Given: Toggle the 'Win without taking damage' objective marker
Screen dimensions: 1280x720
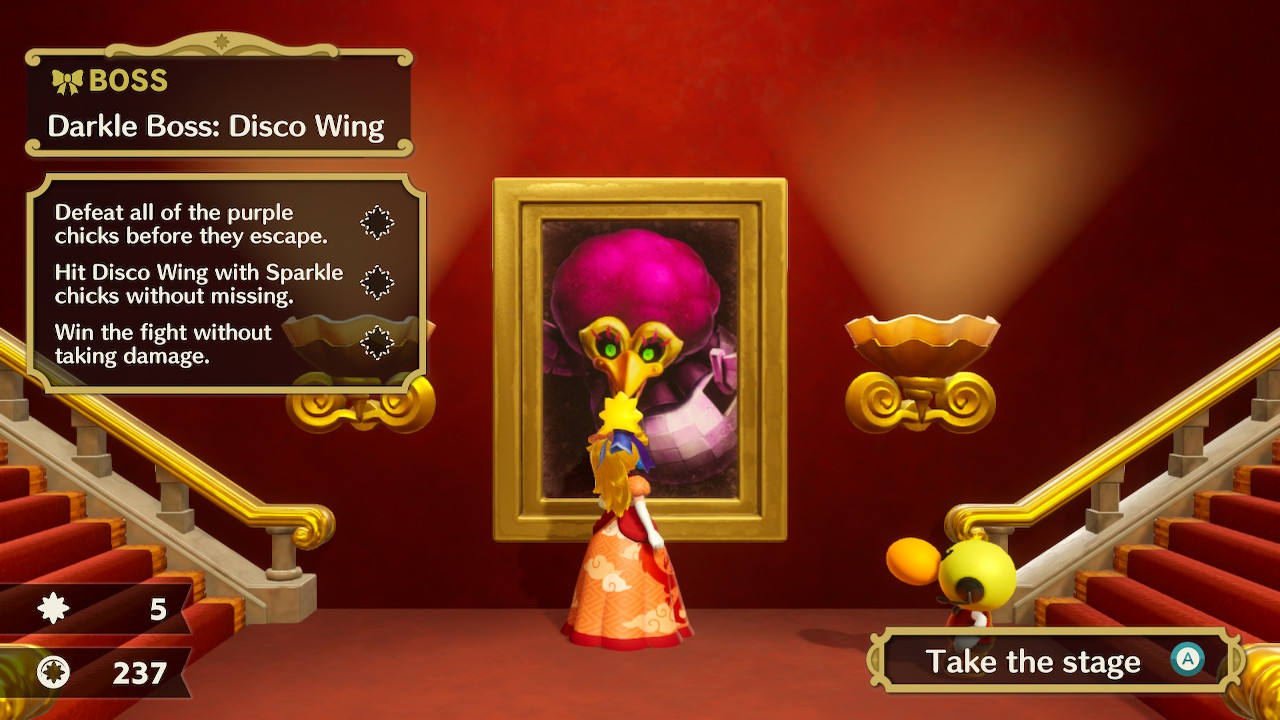Looking at the screenshot, I should [376, 344].
